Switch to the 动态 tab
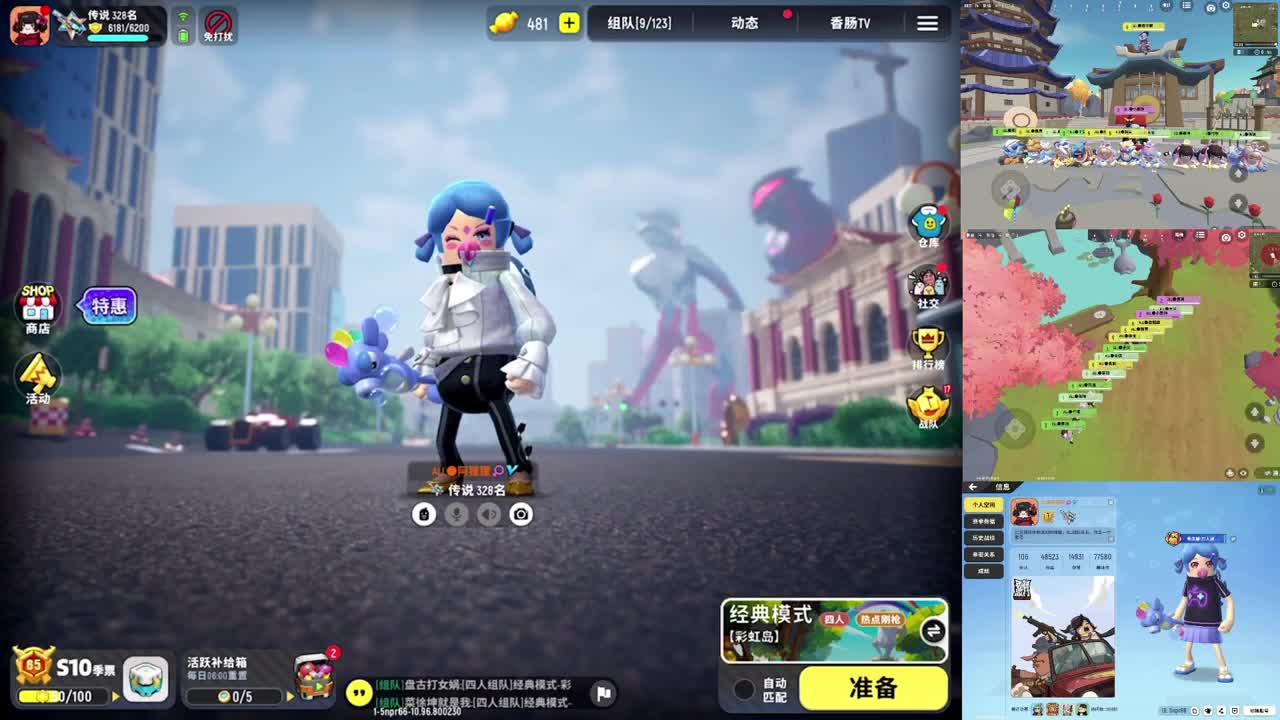Screen dimensions: 1280x720 pos(745,24)
